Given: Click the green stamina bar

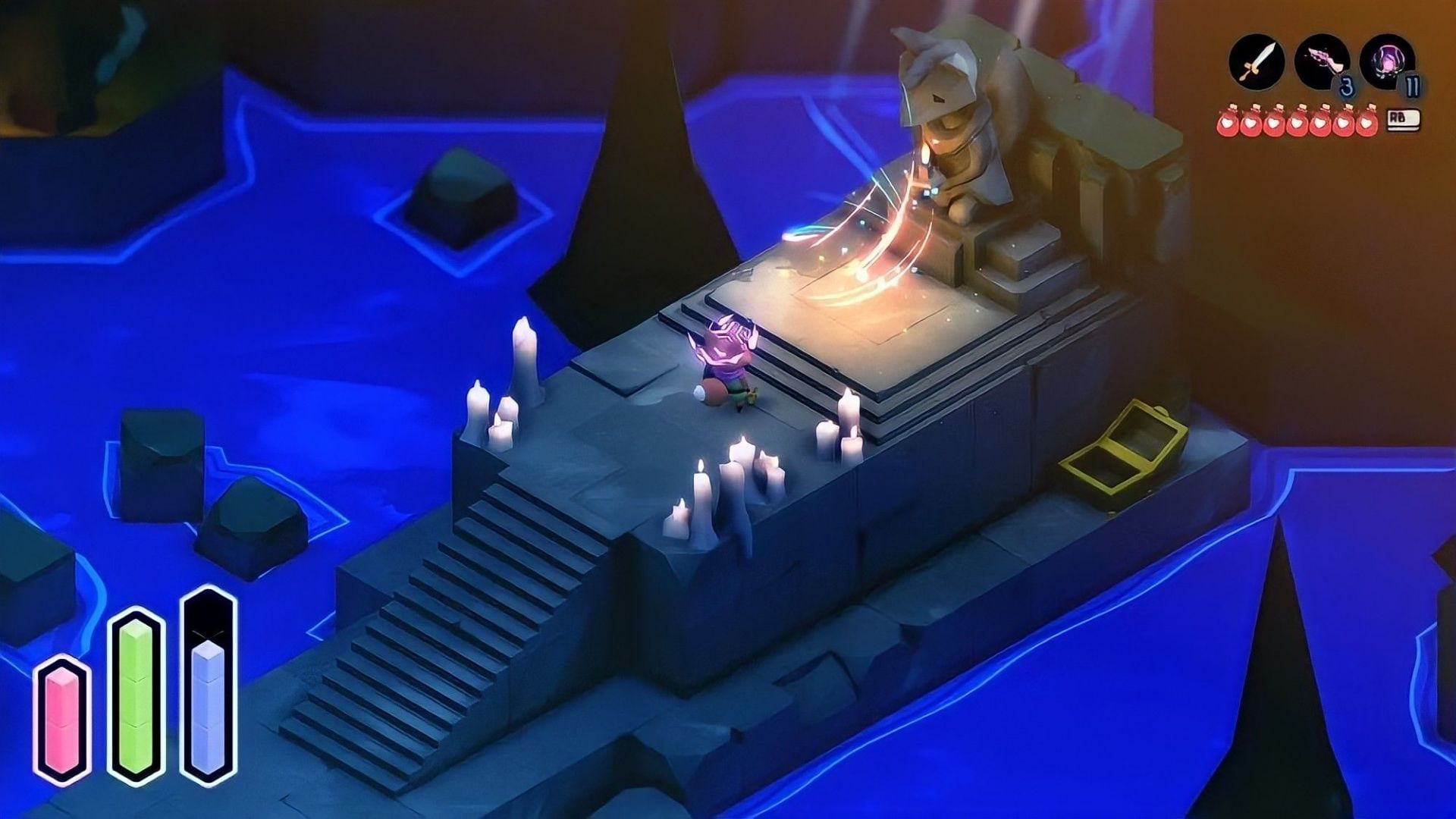Looking at the screenshot, I should [x=134, y=698].
